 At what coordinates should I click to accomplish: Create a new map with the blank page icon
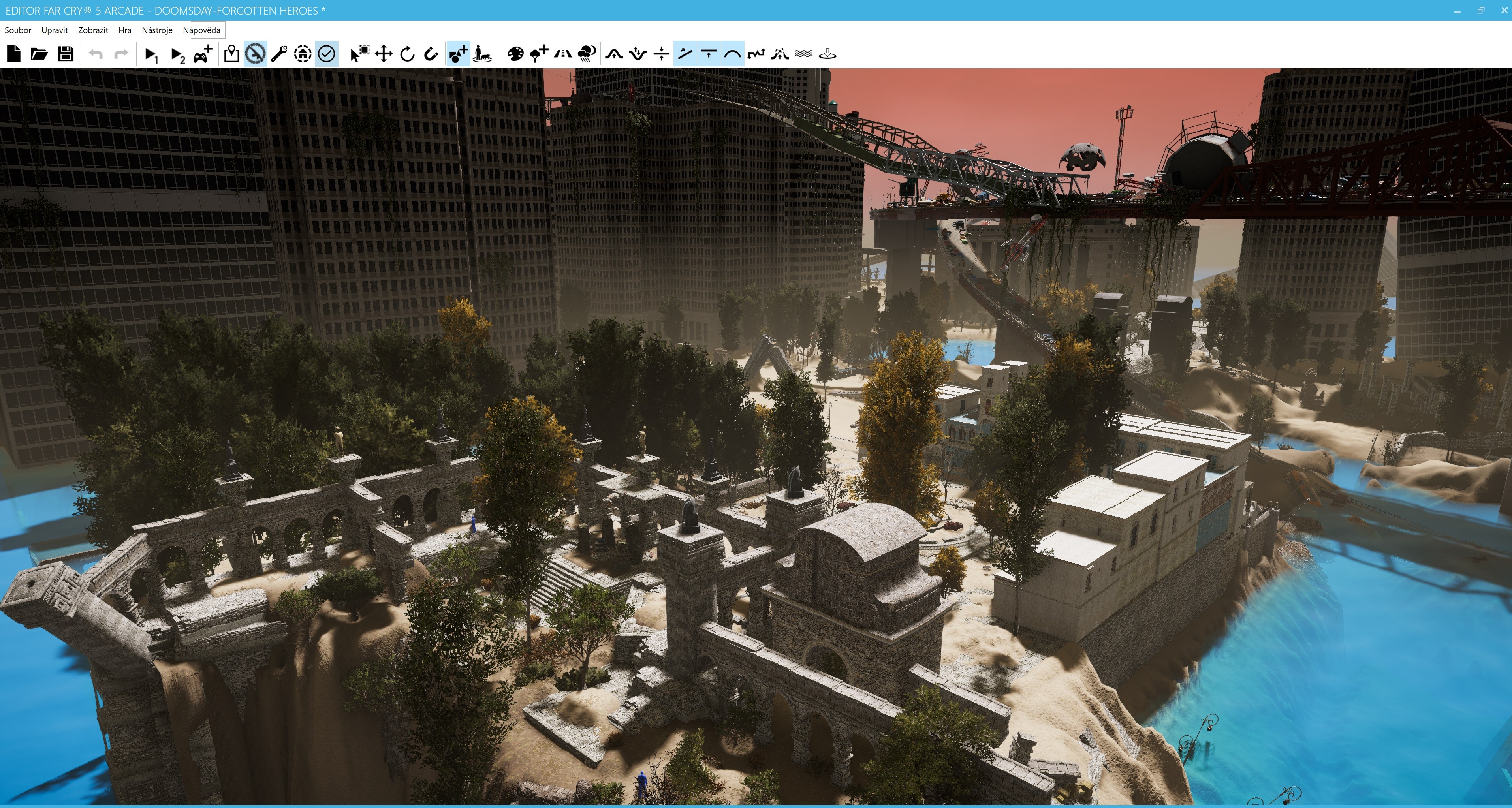13,54
